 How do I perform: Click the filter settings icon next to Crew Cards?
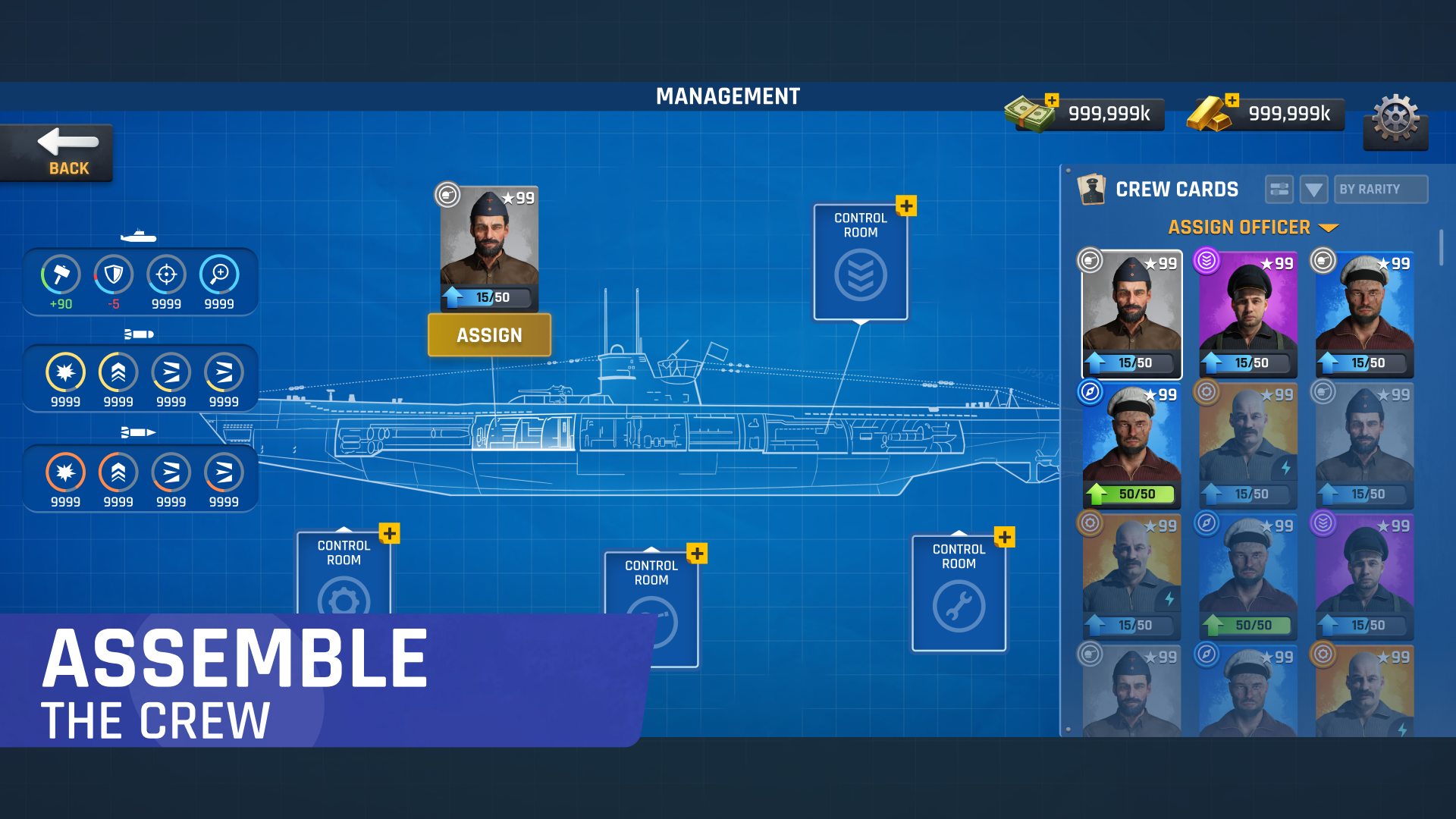tap(1279, 189)
